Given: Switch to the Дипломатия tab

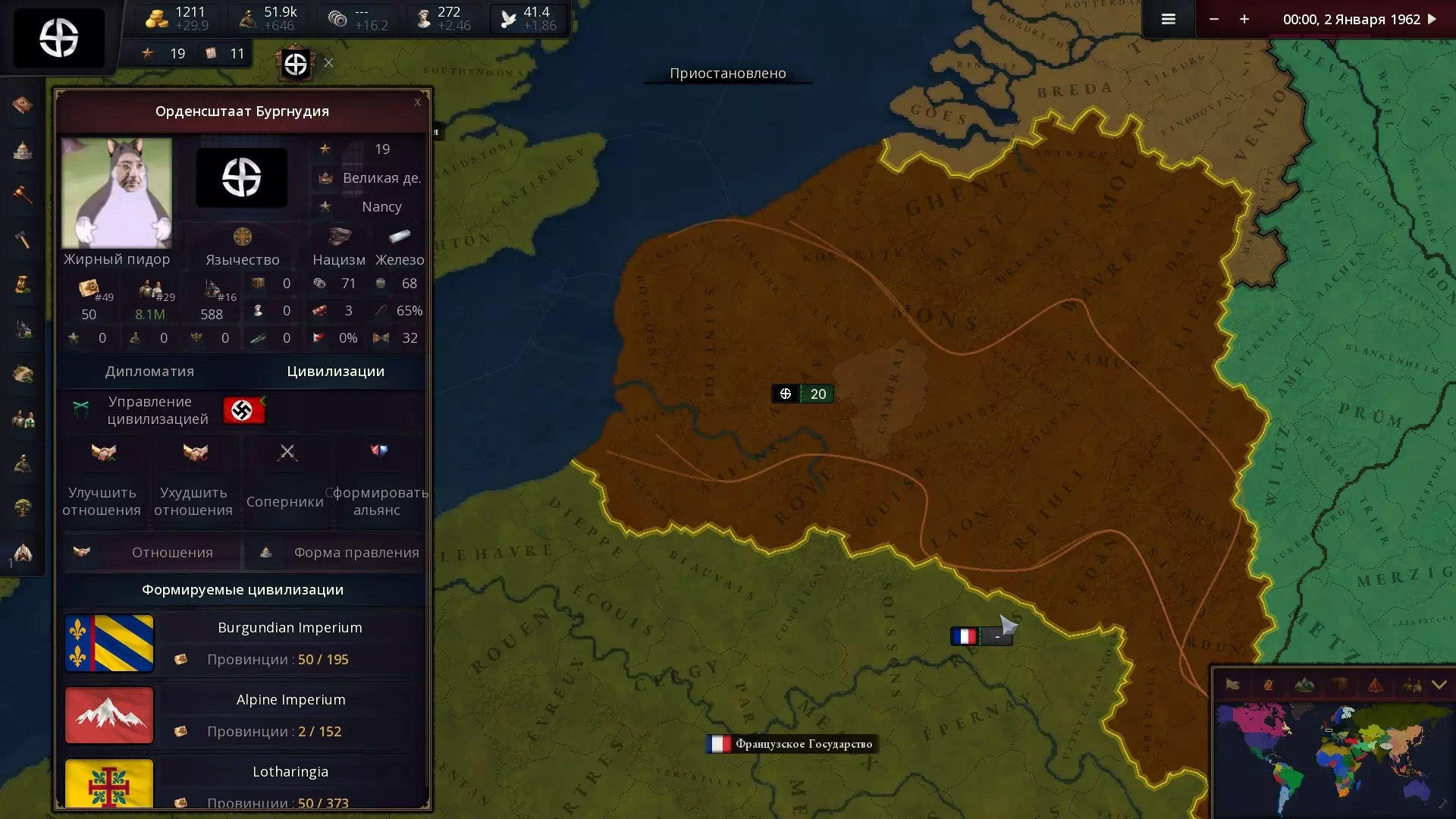Looking at the screenshot, I should pos(149,372).
